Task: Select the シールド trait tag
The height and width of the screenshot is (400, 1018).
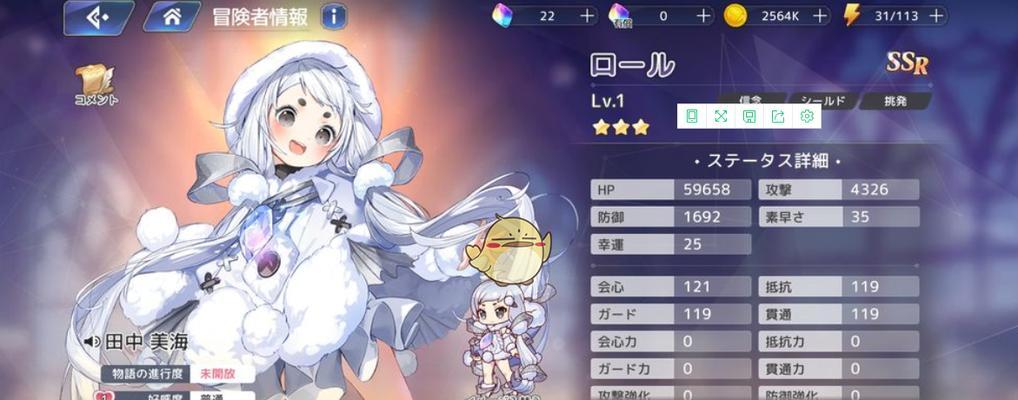Action: coord(826,101)
